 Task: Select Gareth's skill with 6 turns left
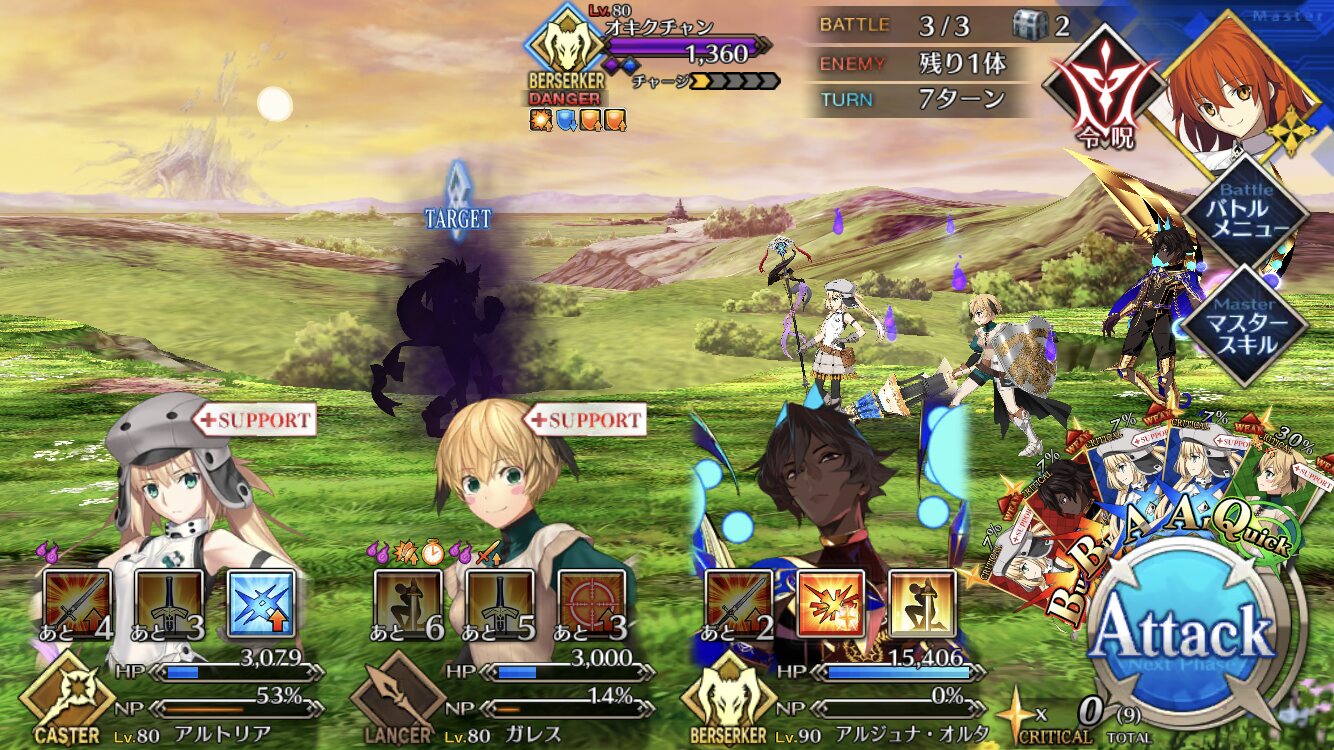(x=408, y=603)
